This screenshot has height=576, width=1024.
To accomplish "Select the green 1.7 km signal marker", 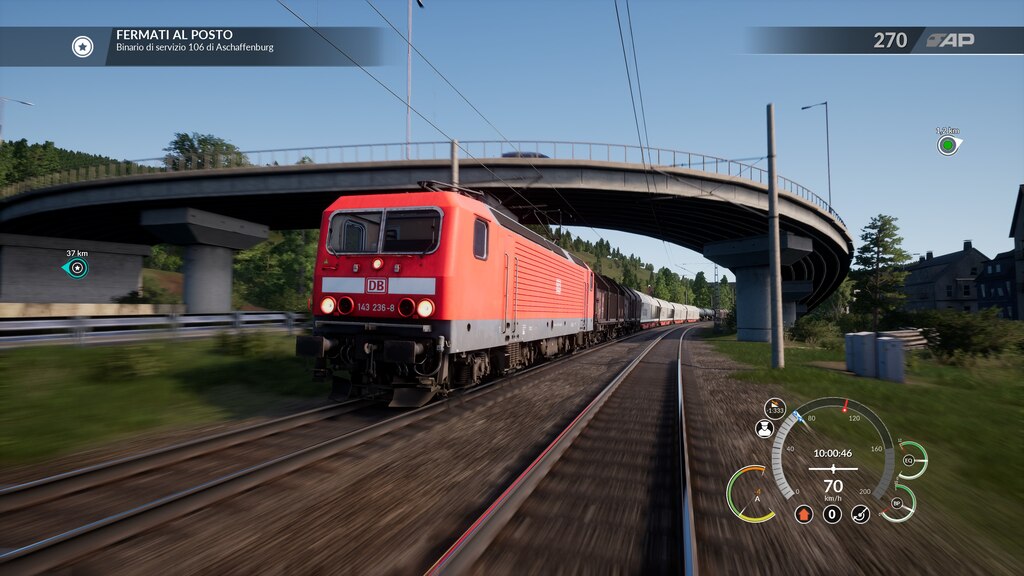I will point(947,145).
